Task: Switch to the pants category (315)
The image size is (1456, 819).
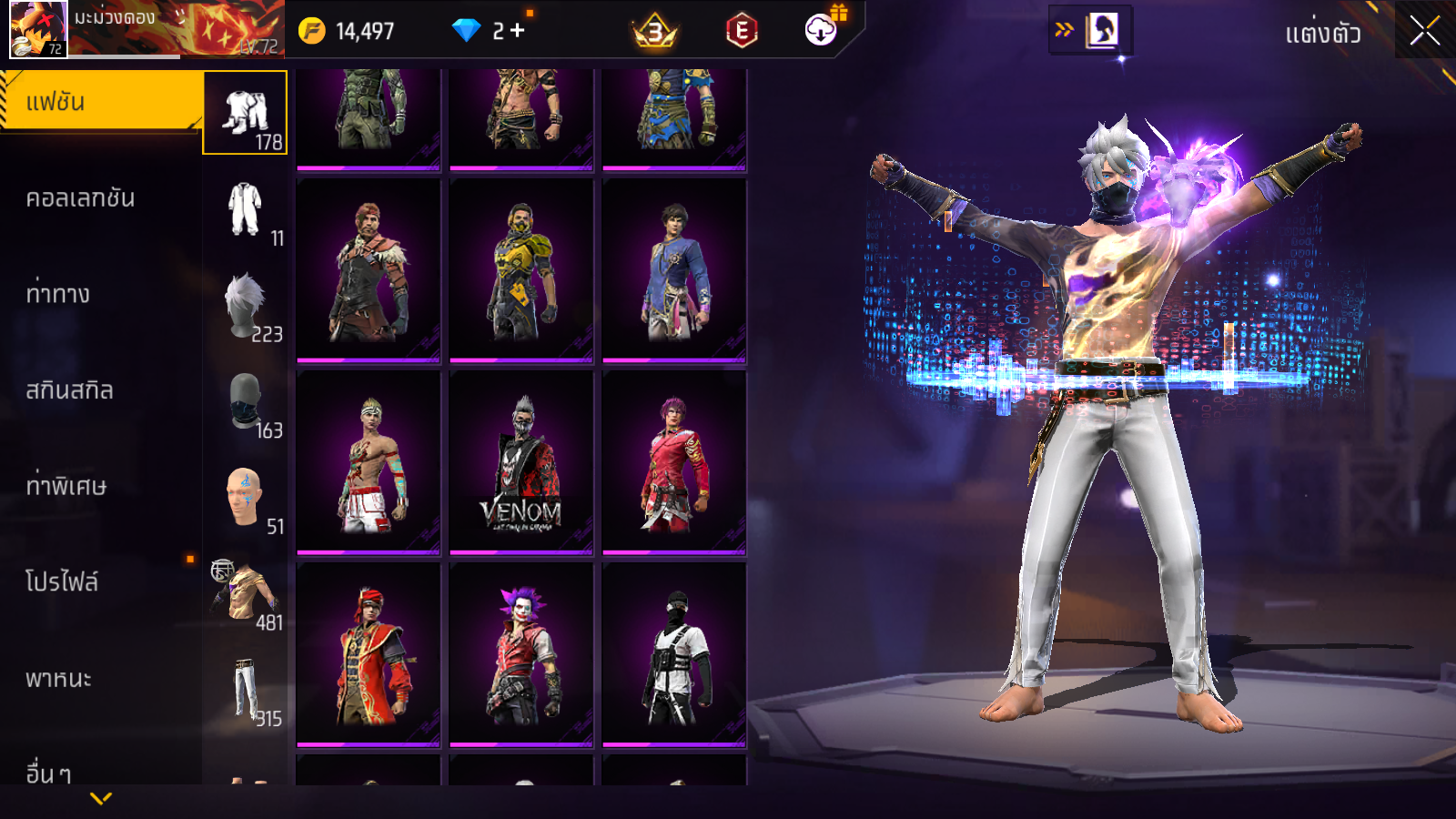Action: pos(246,691)
